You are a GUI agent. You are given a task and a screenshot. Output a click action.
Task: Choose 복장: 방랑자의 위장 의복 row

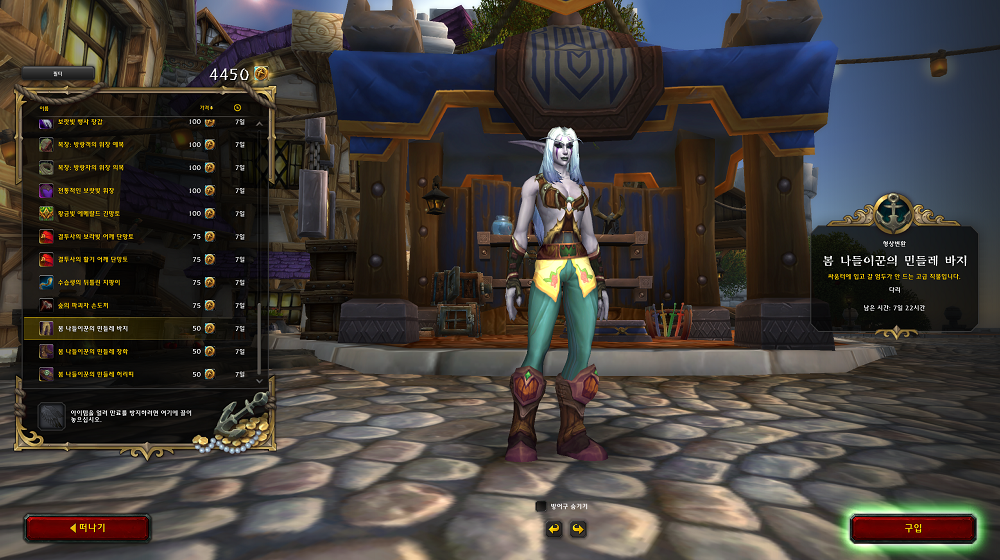click(x=140, y=167)
